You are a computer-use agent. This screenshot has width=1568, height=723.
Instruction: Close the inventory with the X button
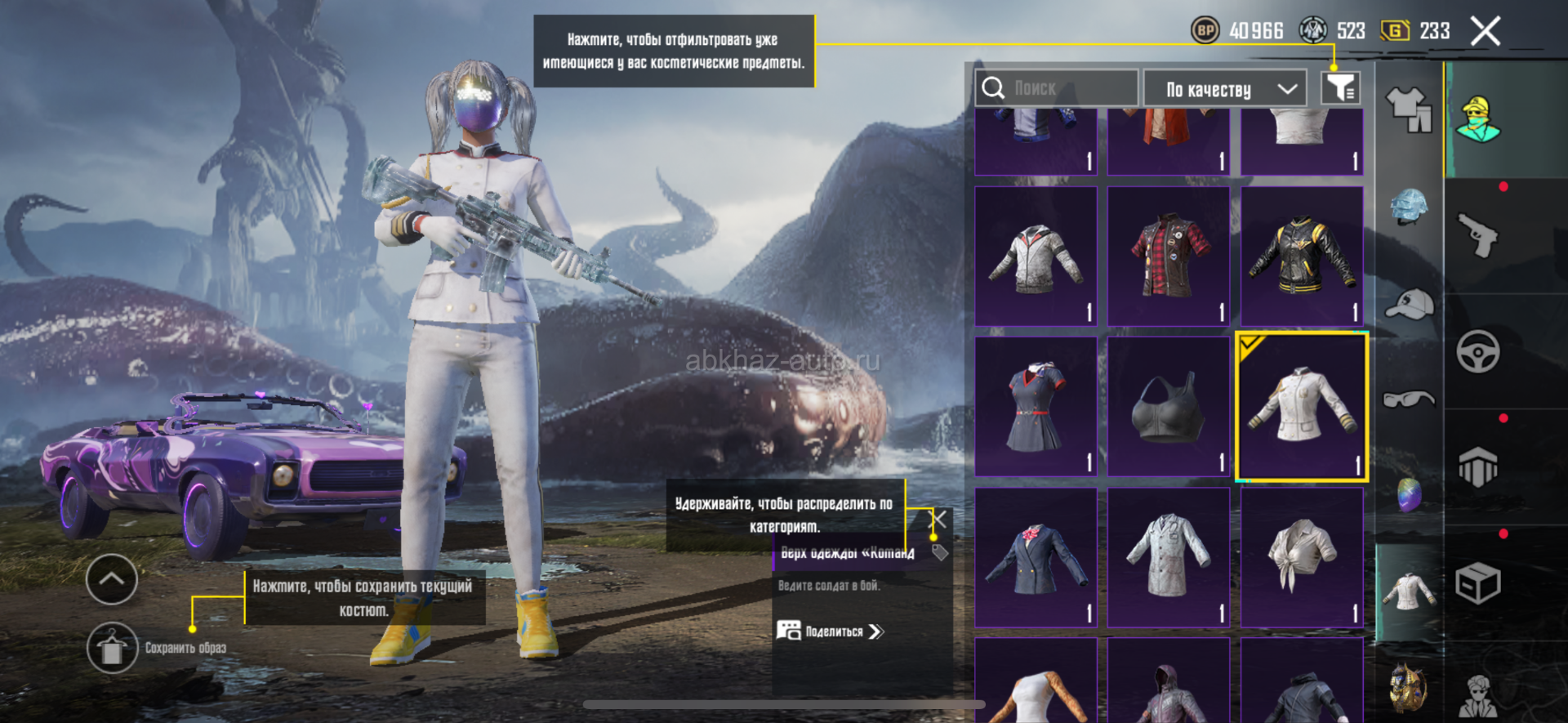(x=1485, y=32)
